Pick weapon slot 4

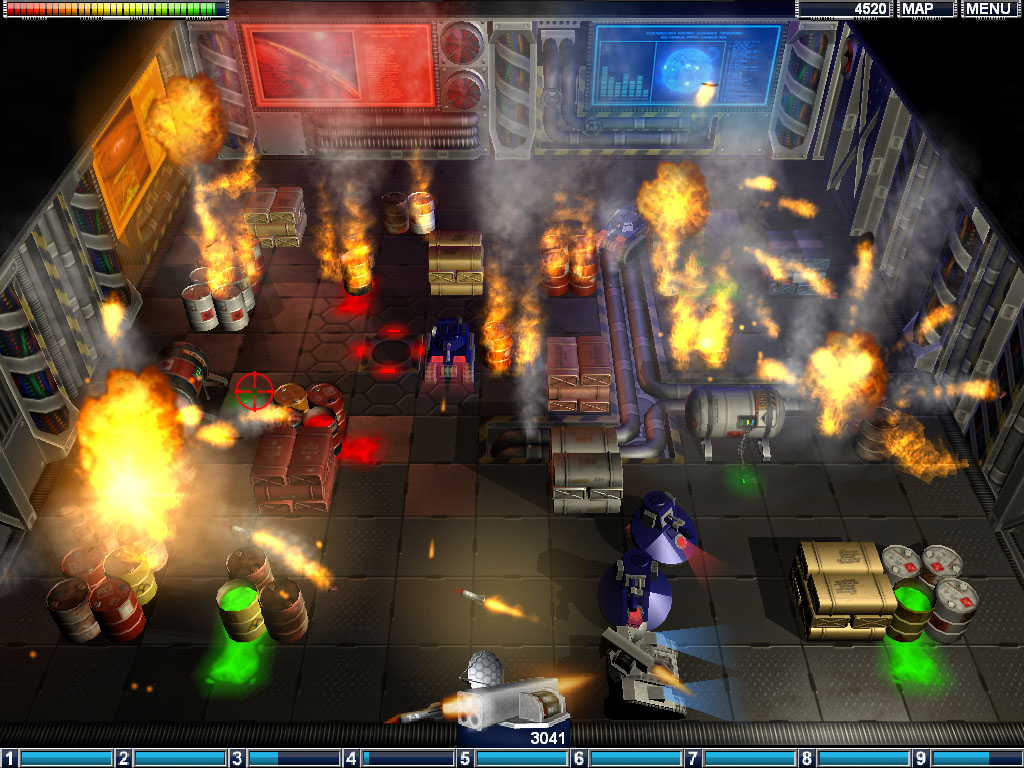[x=399, y=759]
